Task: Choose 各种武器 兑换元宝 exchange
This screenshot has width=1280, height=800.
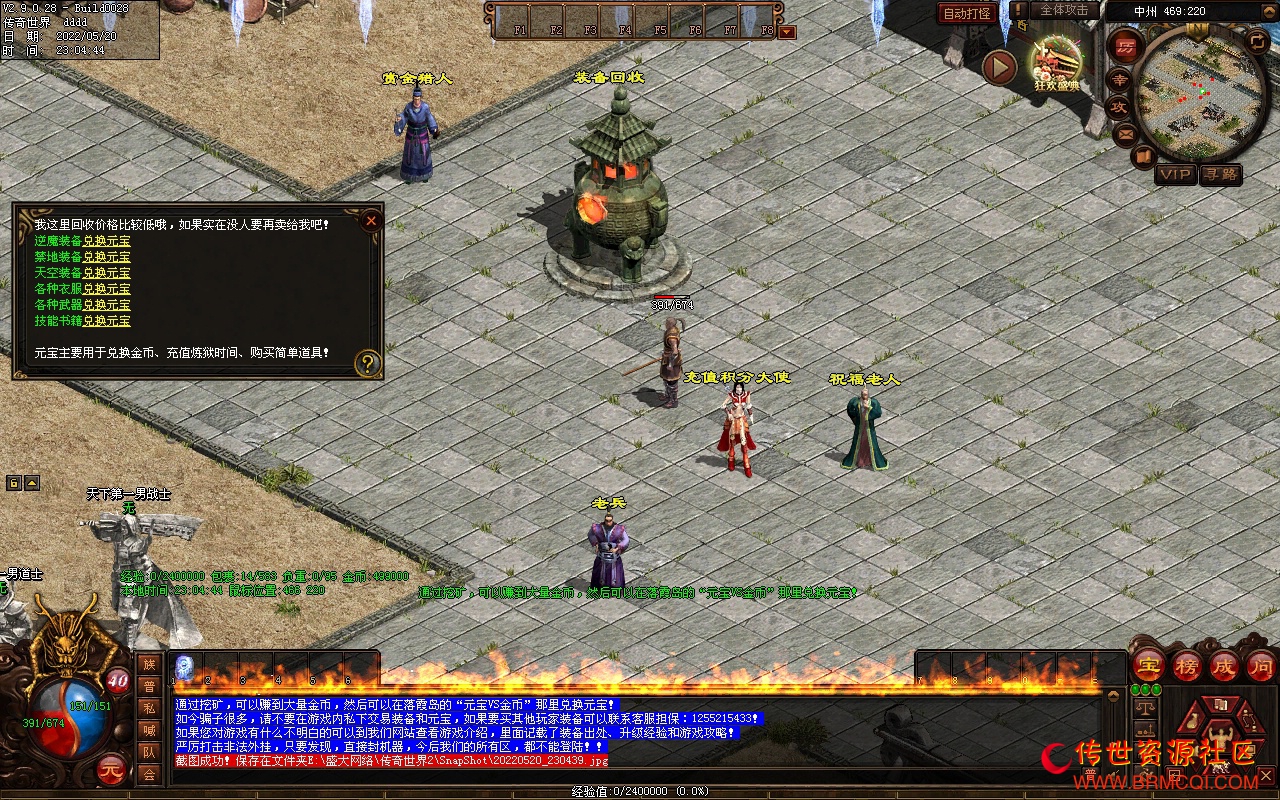Action: (106, 305)
